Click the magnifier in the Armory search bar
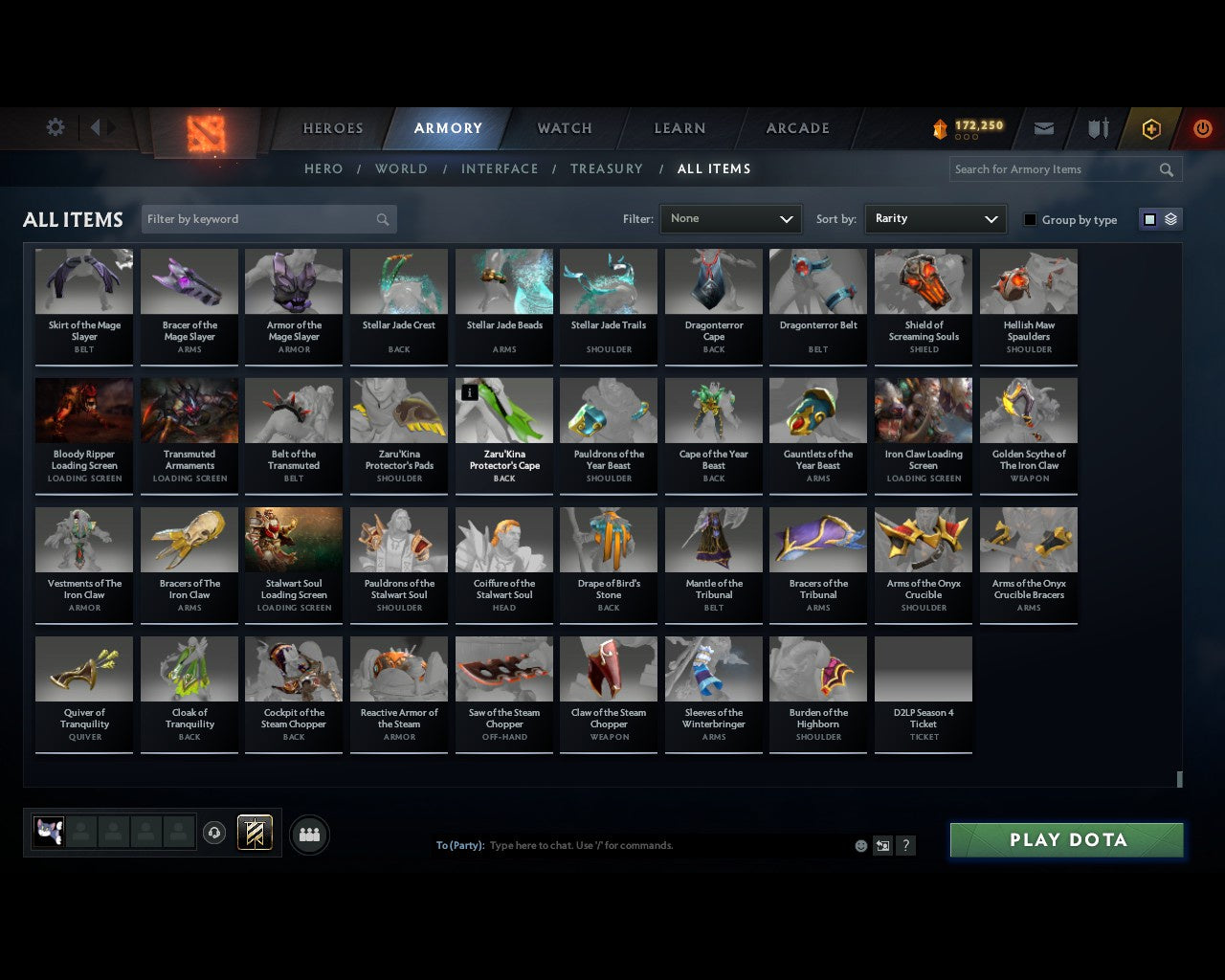The height and width of the screenshot is (980, 1225). pos(1166,169)
